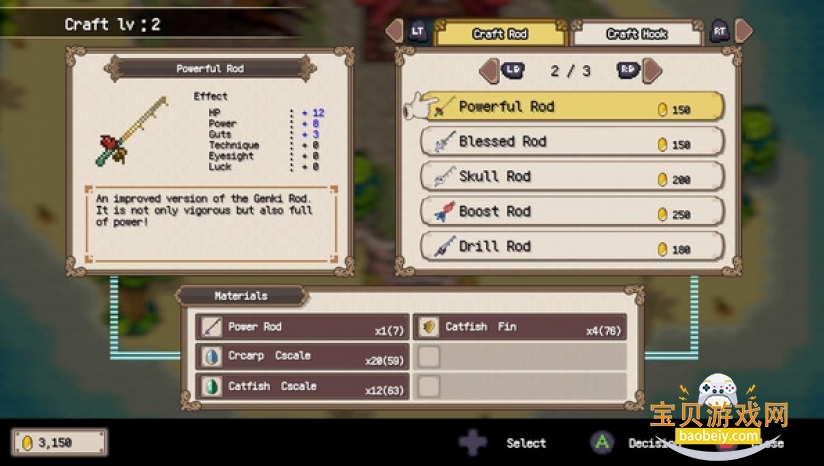Select the Catfish Cscale material row
The height and width of the screenshot is (466, 824).
[302, 386]
